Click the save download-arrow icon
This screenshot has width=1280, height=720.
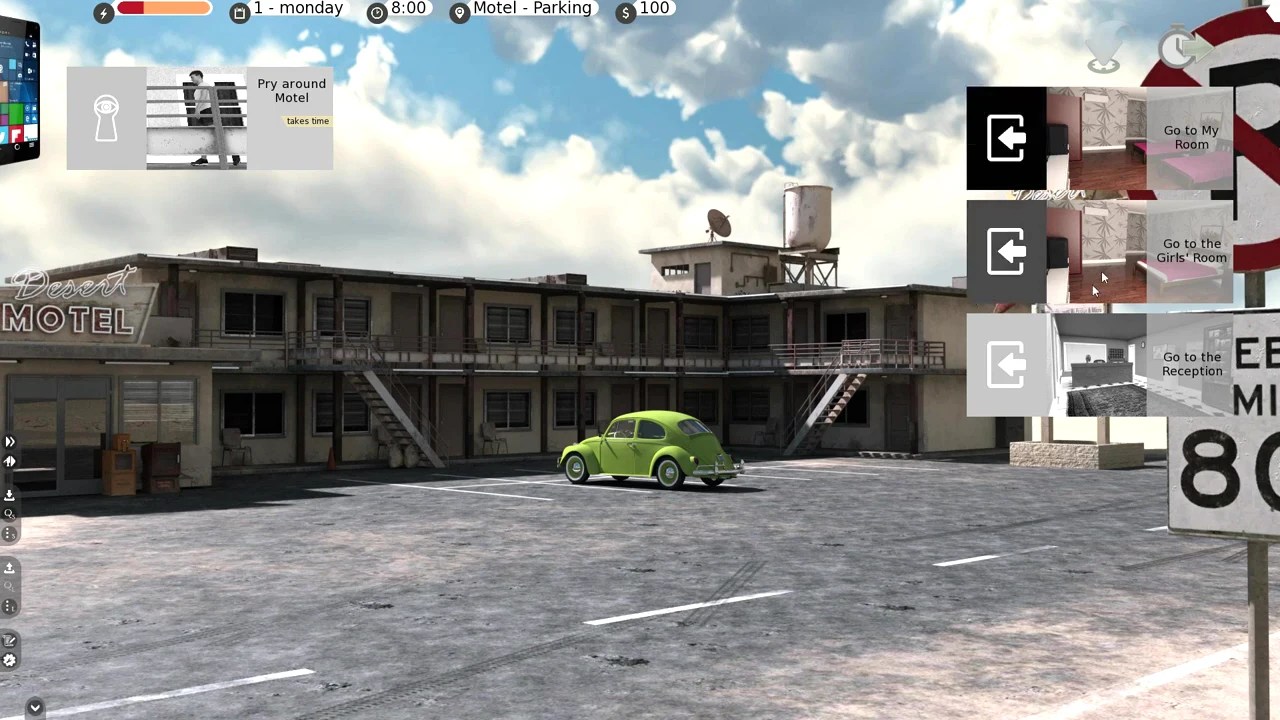click(9, 495)
